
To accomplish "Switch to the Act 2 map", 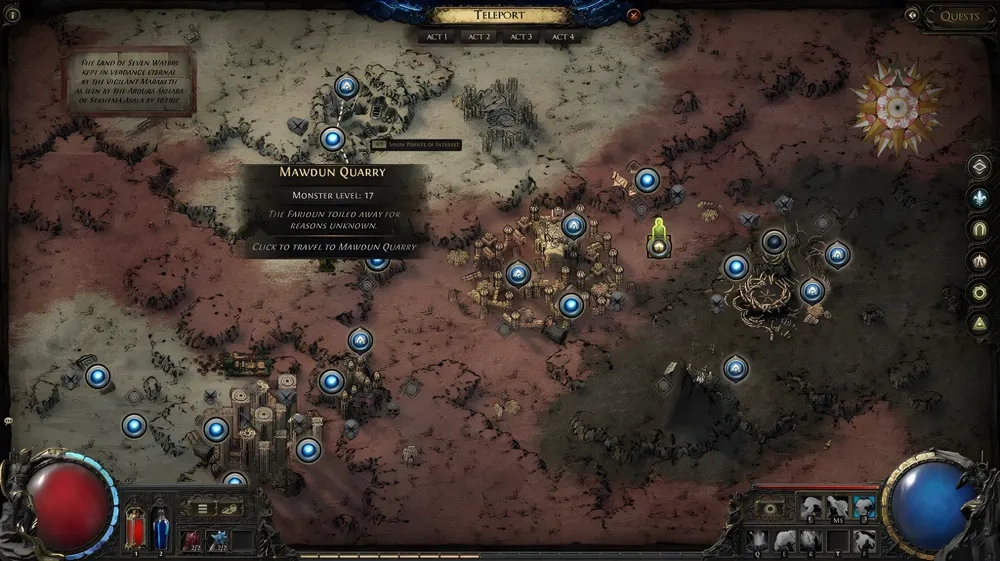I will tap(479, 37).
